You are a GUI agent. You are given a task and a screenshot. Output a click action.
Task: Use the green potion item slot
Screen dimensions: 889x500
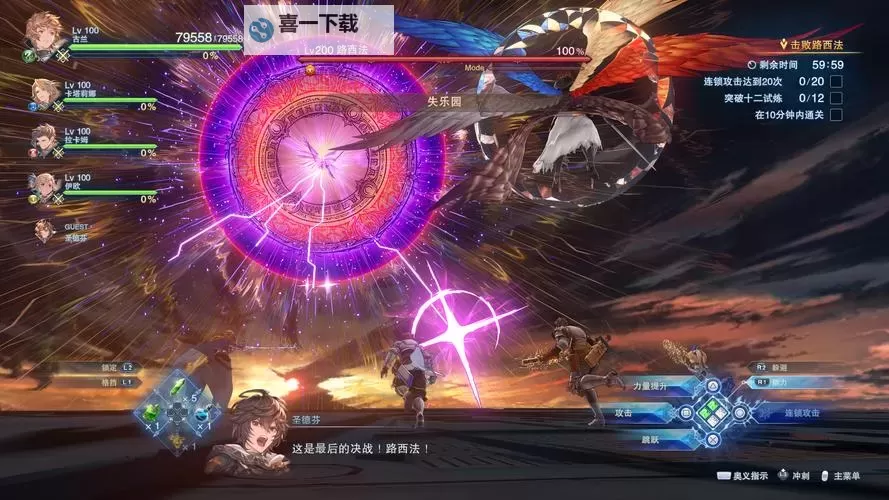point(152,412)
